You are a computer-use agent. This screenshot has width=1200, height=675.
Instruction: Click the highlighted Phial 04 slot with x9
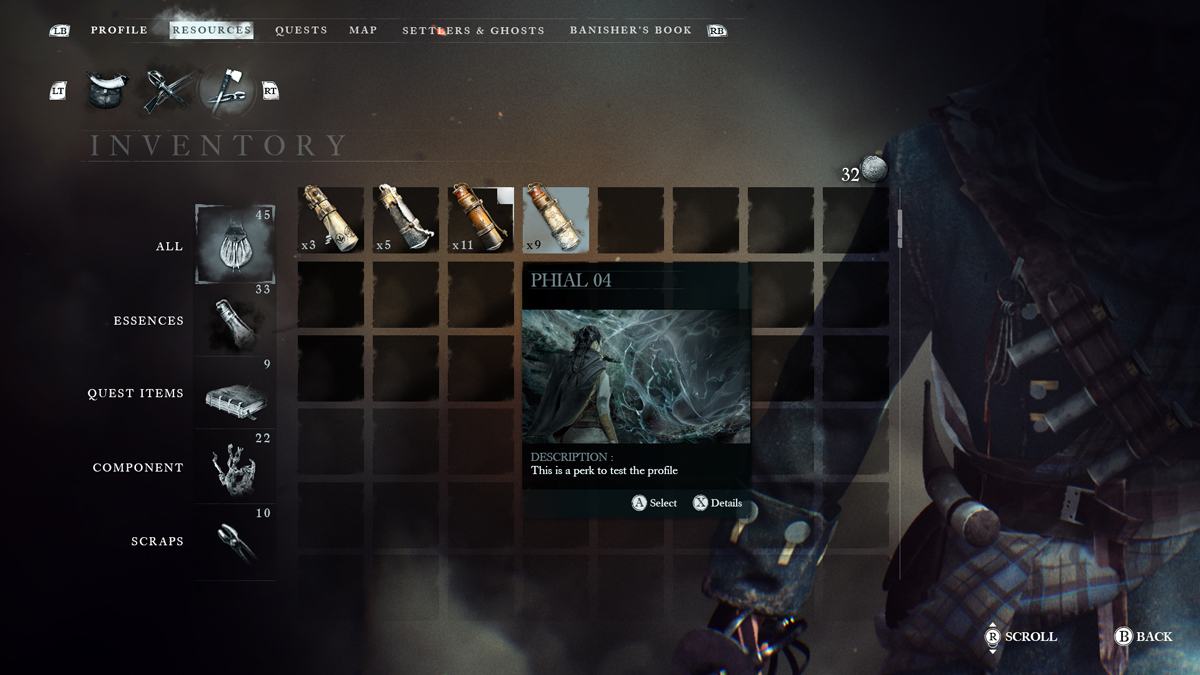(556, 219)
